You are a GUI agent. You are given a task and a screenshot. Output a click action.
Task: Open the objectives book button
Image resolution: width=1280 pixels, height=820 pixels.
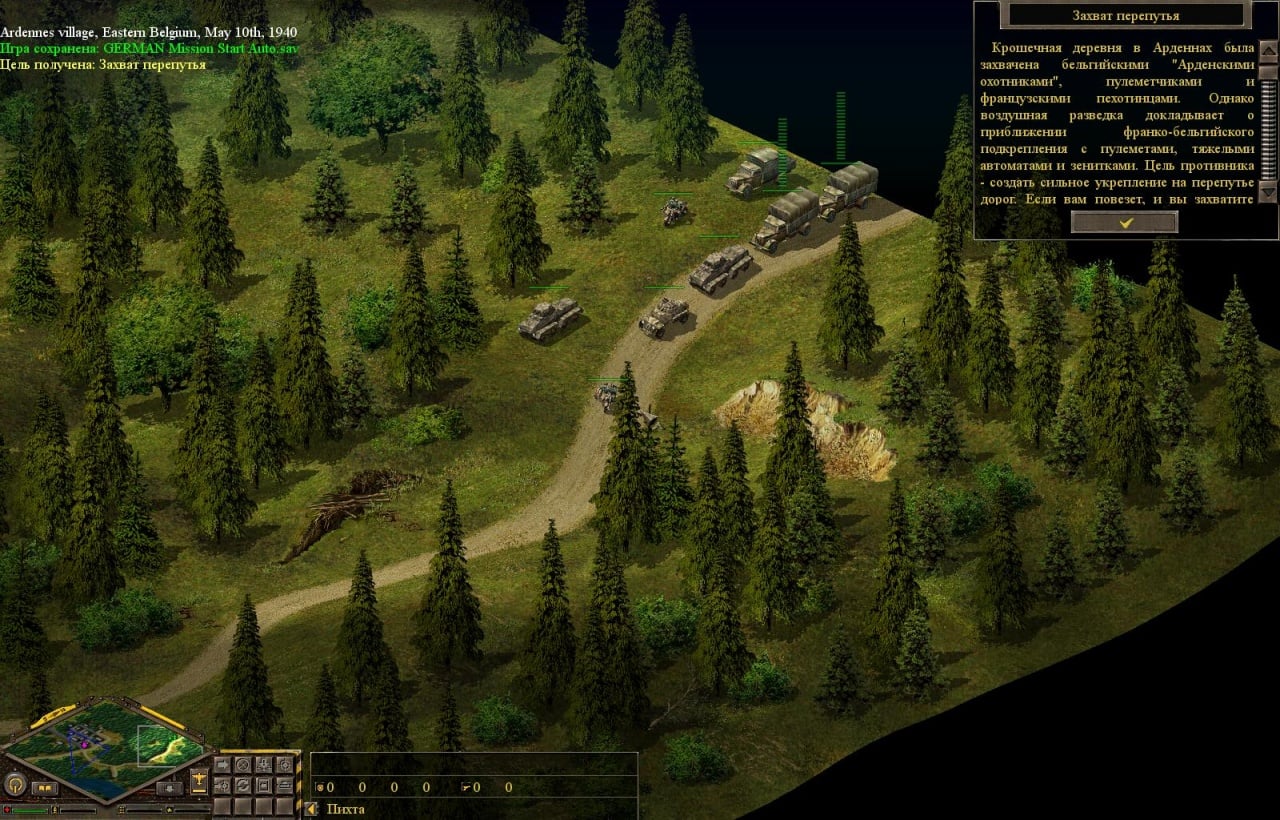coord(45,788)
